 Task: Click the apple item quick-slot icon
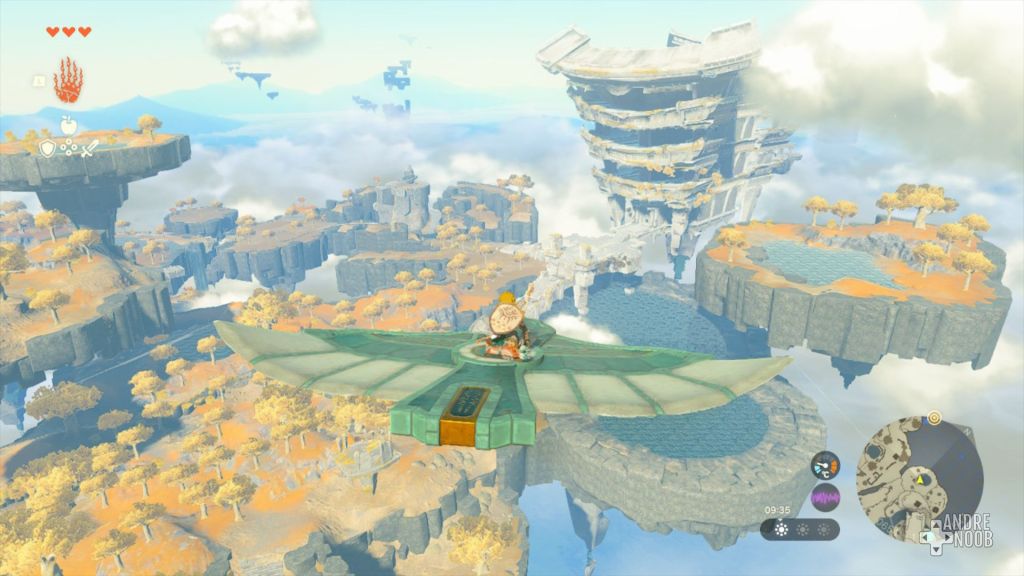pos(68,125)
